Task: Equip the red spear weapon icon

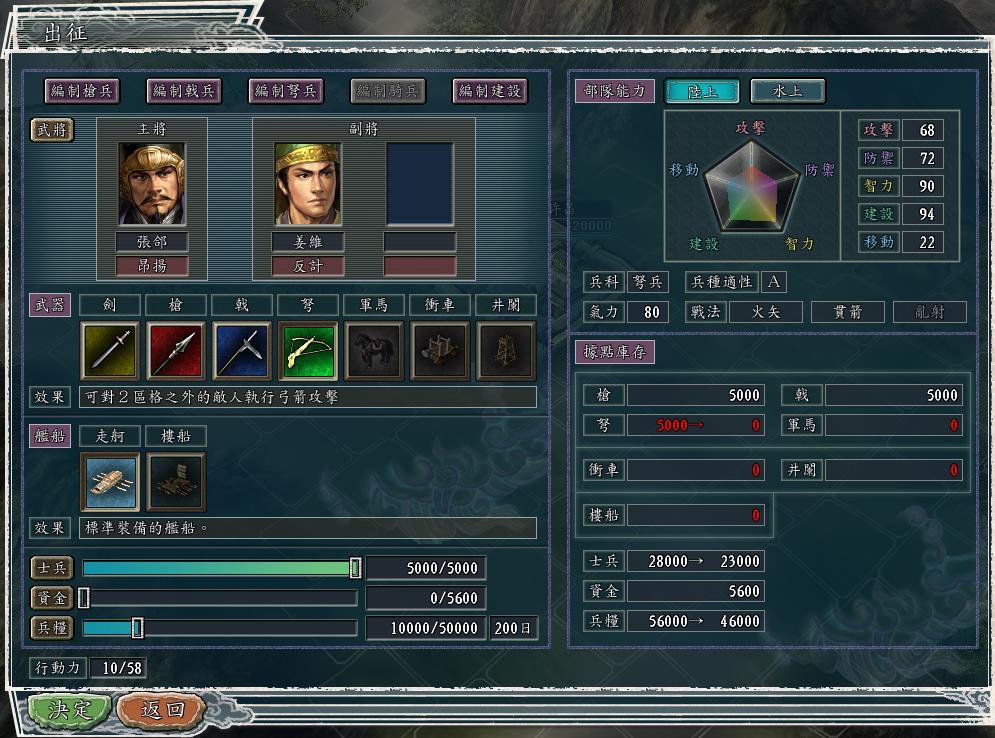Action: coord(176,351)
